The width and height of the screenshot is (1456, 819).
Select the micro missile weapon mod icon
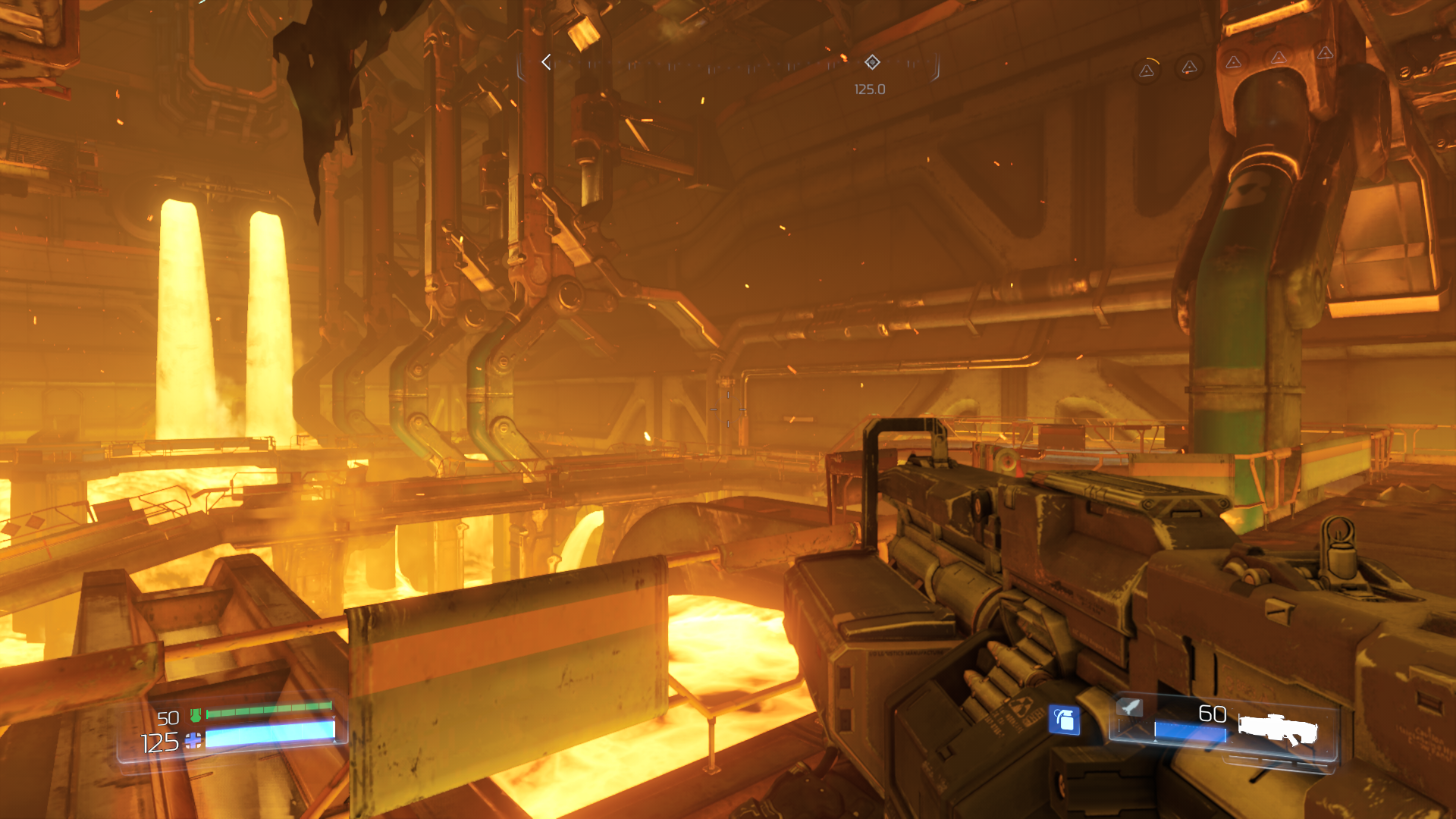point(1130,708)
